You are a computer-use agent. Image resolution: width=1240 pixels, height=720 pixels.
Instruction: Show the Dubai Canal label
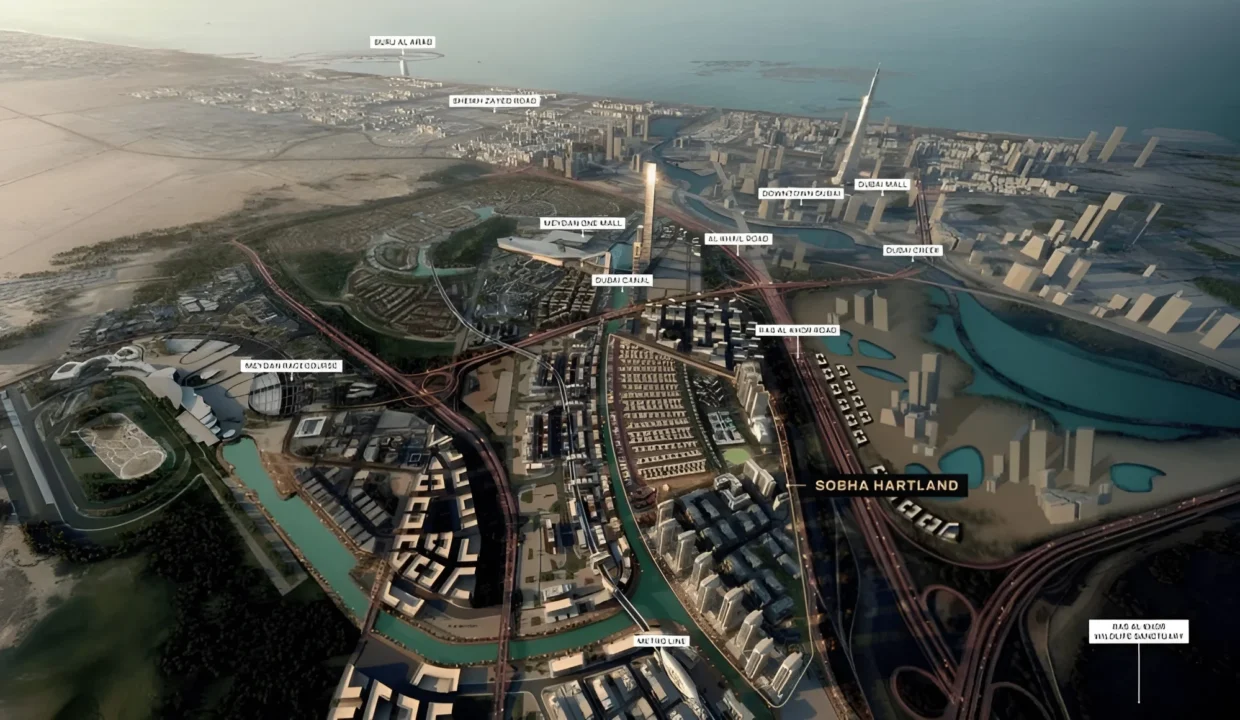coord(622,281)
